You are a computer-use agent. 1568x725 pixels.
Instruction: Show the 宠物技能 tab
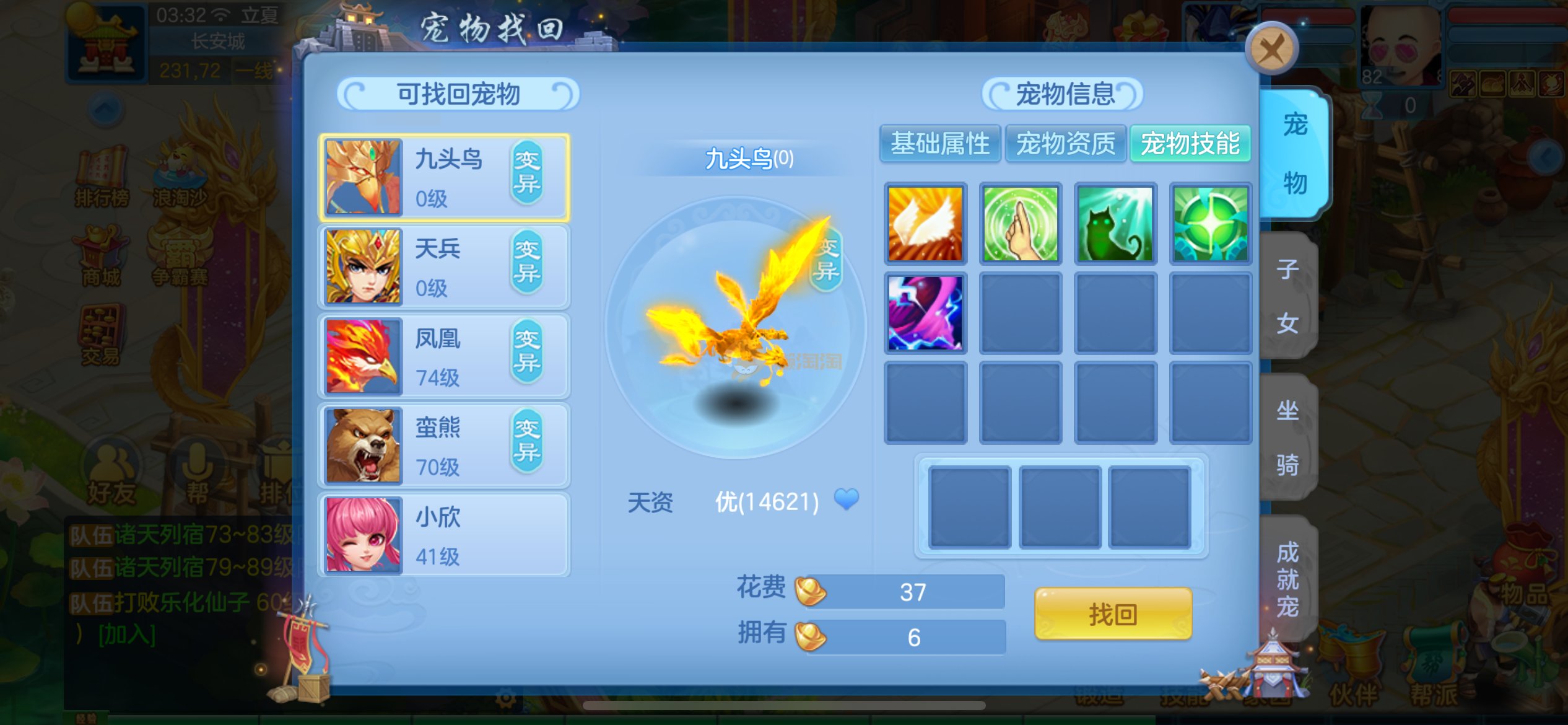[x=1190, y=144]
